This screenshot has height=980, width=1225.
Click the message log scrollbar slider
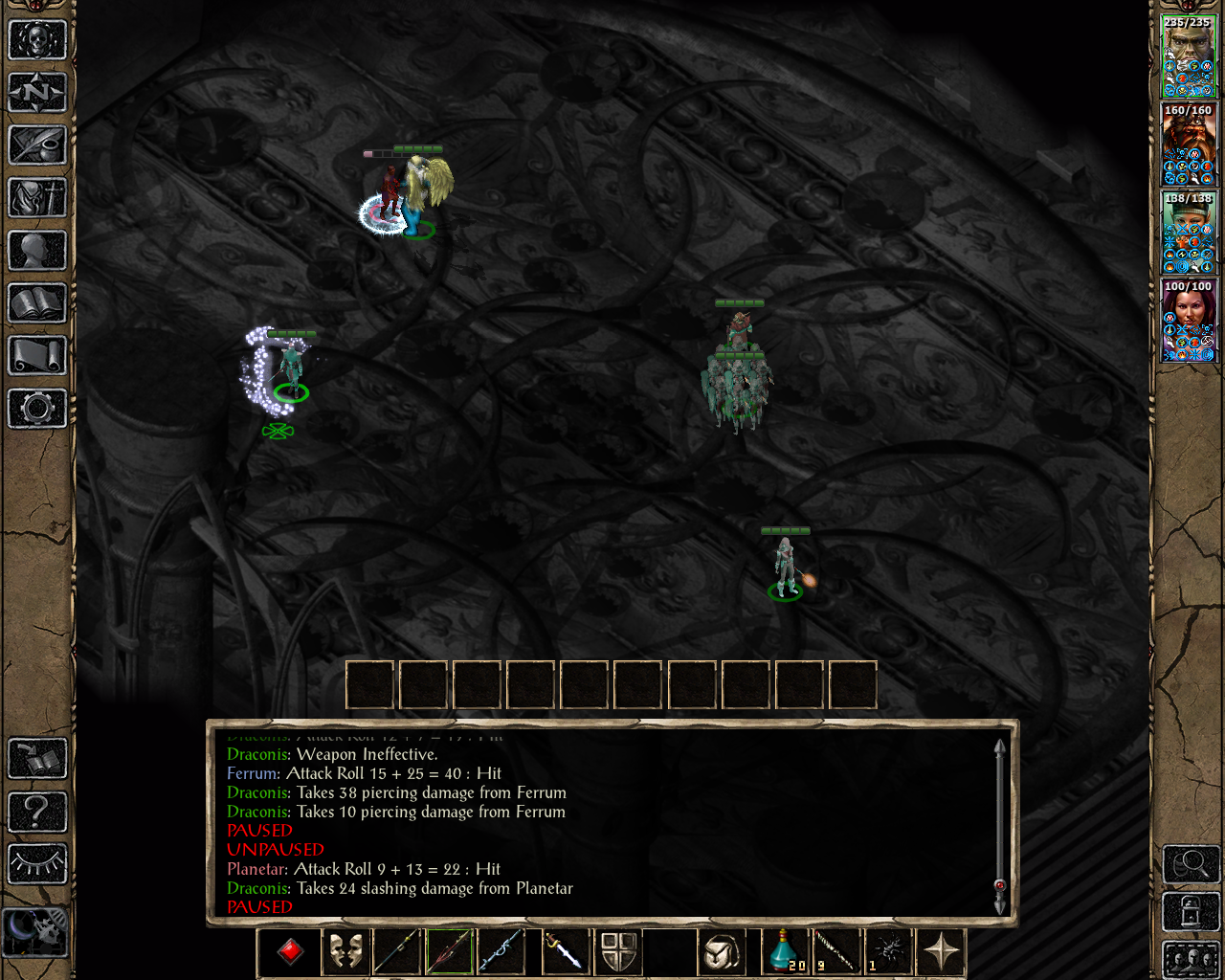click(x=998, y=886)
